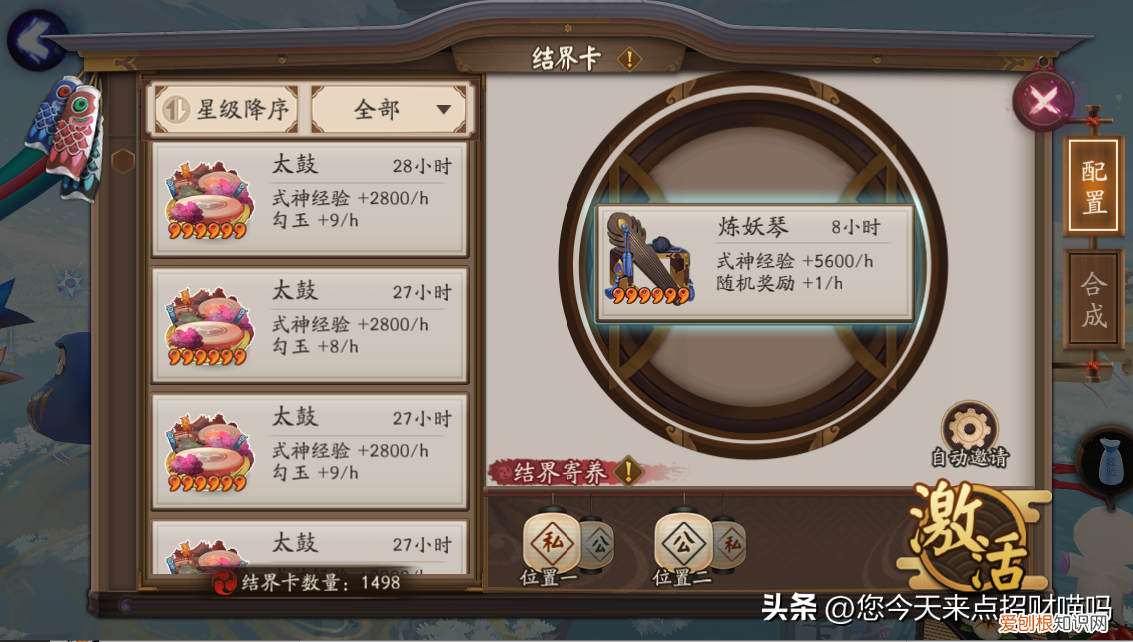Show info beside the 结界卡 title
The image size is (1133, 642).
coord(628,59)
